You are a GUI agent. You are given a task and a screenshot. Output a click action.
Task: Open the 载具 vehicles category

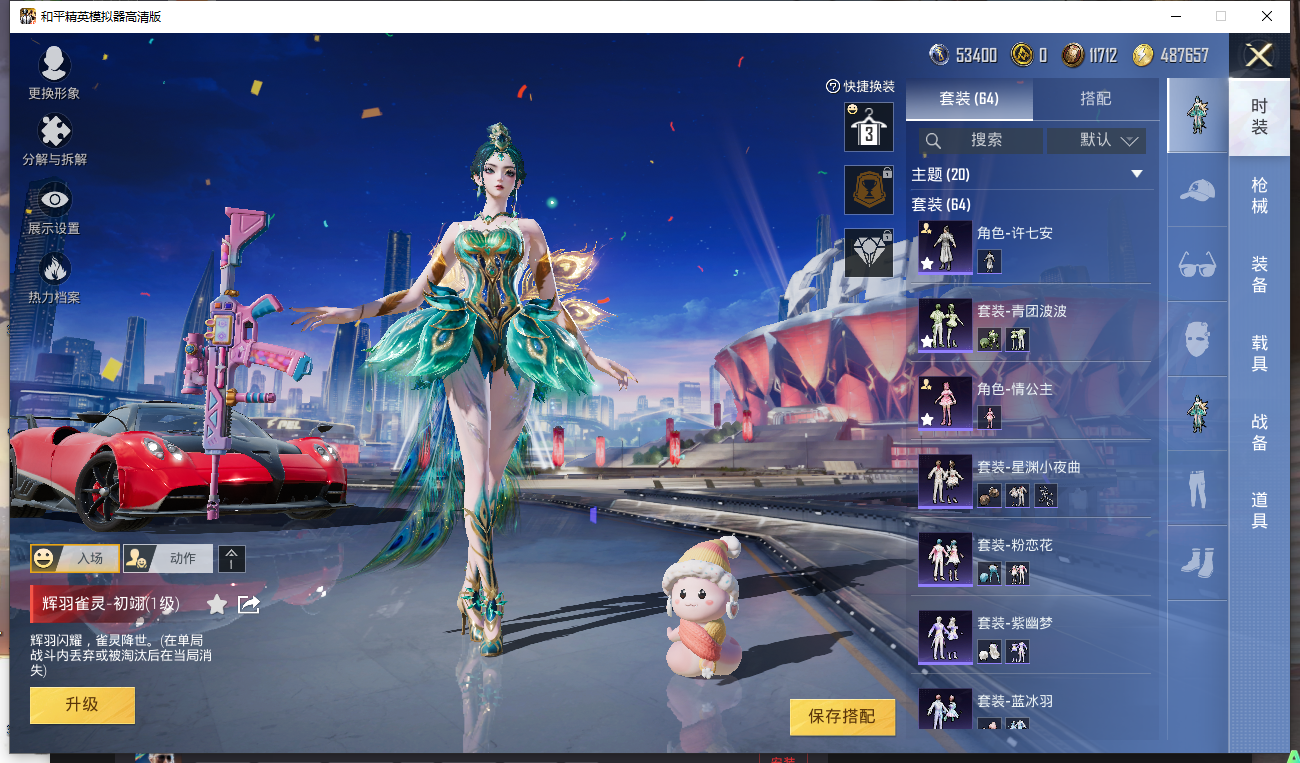click(x=1259, y=353)
